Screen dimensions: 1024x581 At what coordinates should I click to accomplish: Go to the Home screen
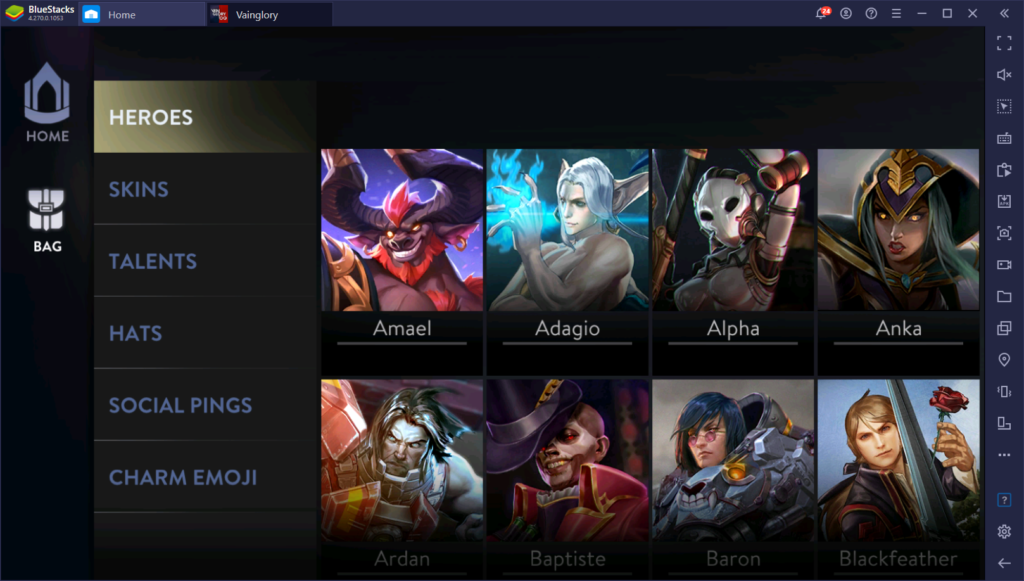[47, 104]
